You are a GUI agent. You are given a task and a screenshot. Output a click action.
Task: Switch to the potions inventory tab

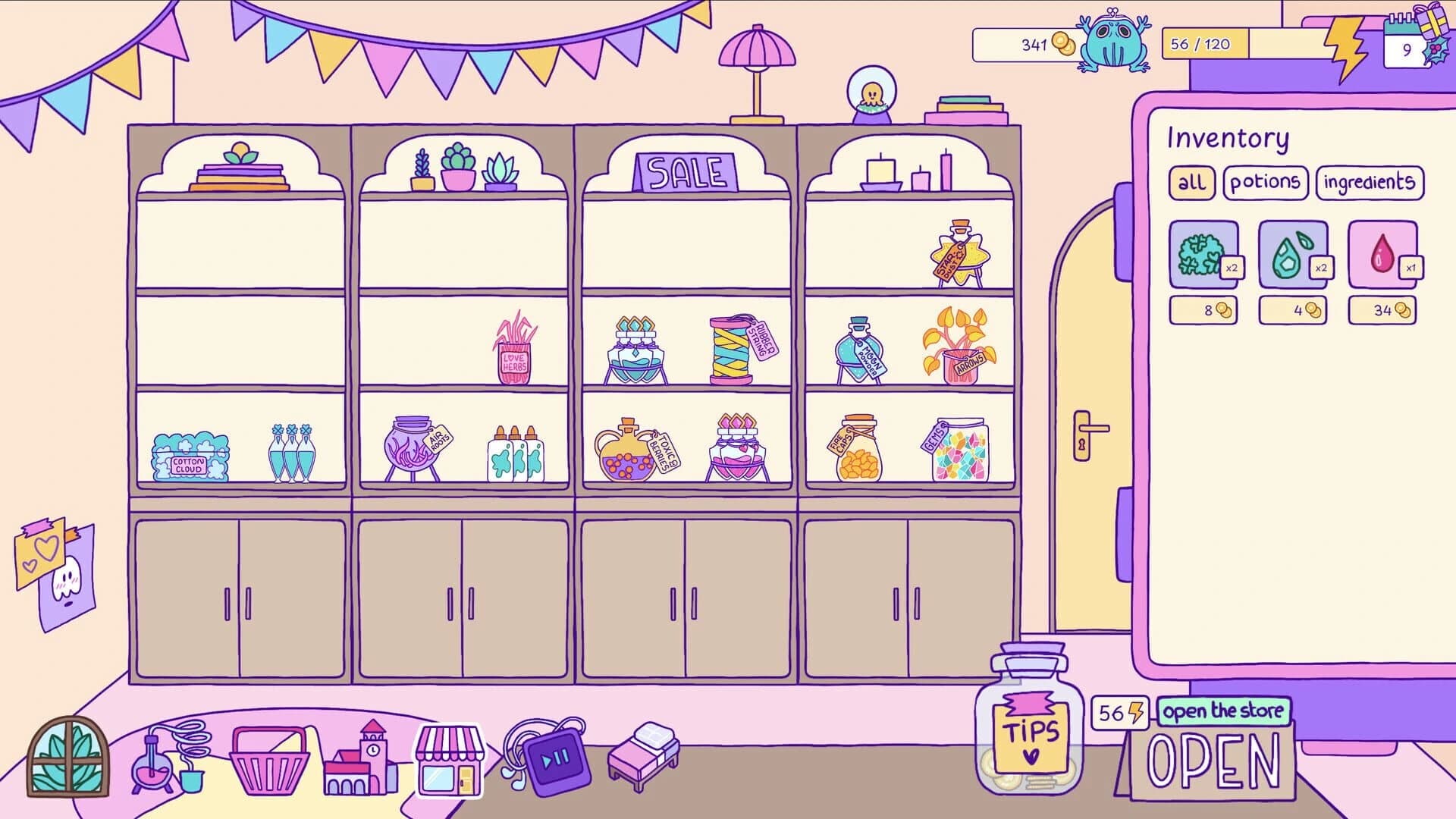[1265, 181]
